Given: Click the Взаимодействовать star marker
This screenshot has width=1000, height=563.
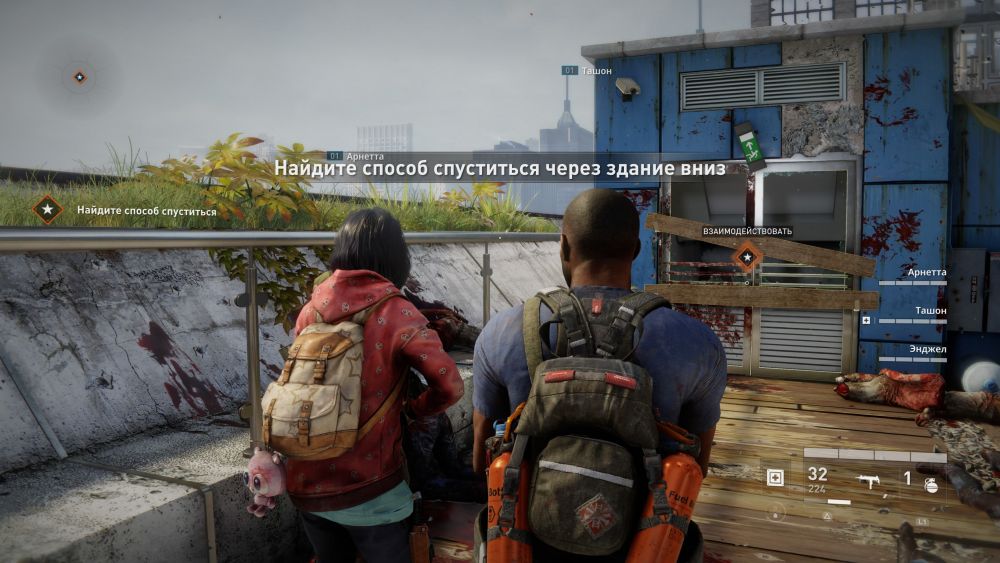Looking at the screenshot, I should coord(746,258).
